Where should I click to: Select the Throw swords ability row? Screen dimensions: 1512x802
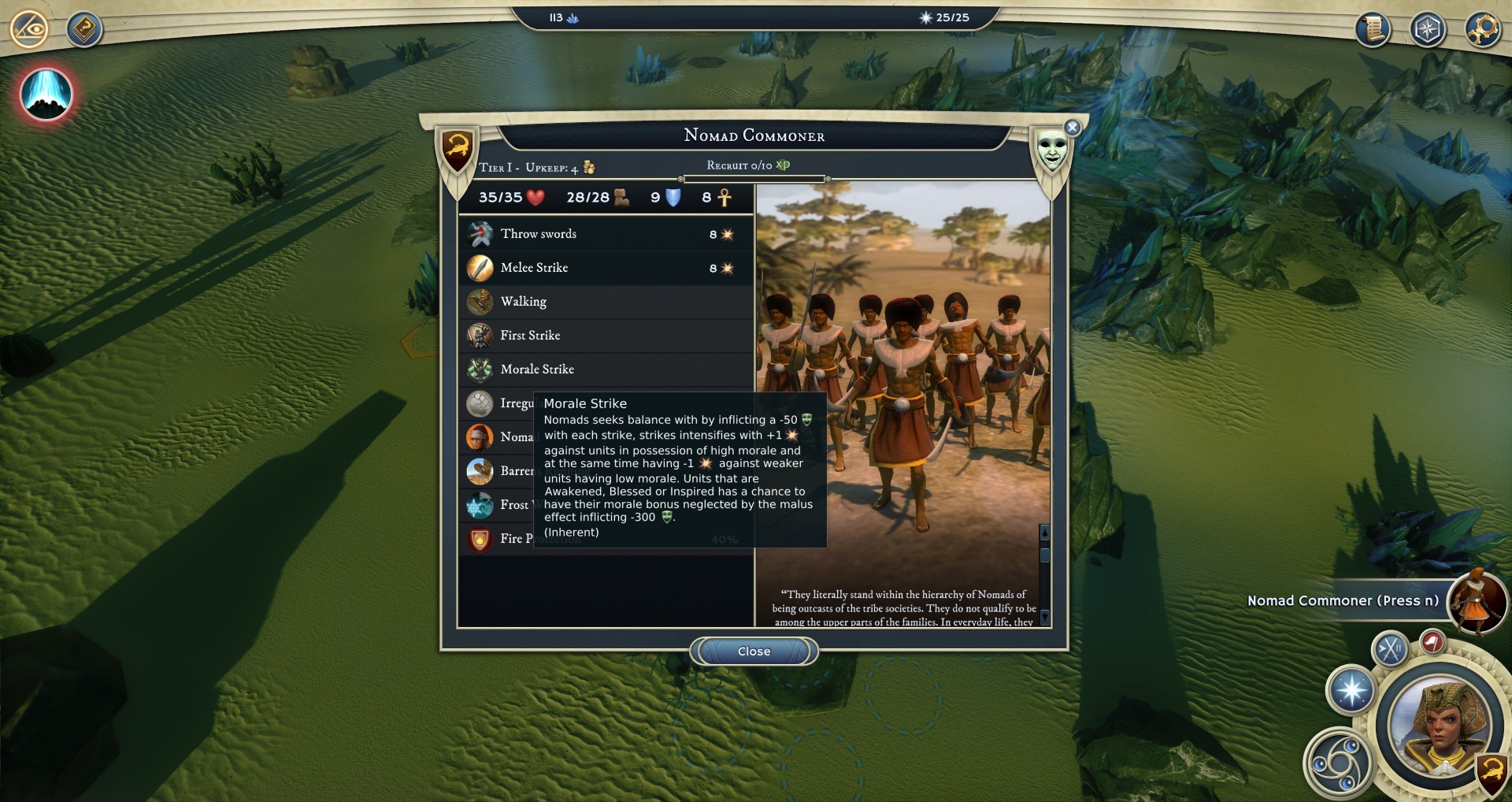click(x=605, y=234)
